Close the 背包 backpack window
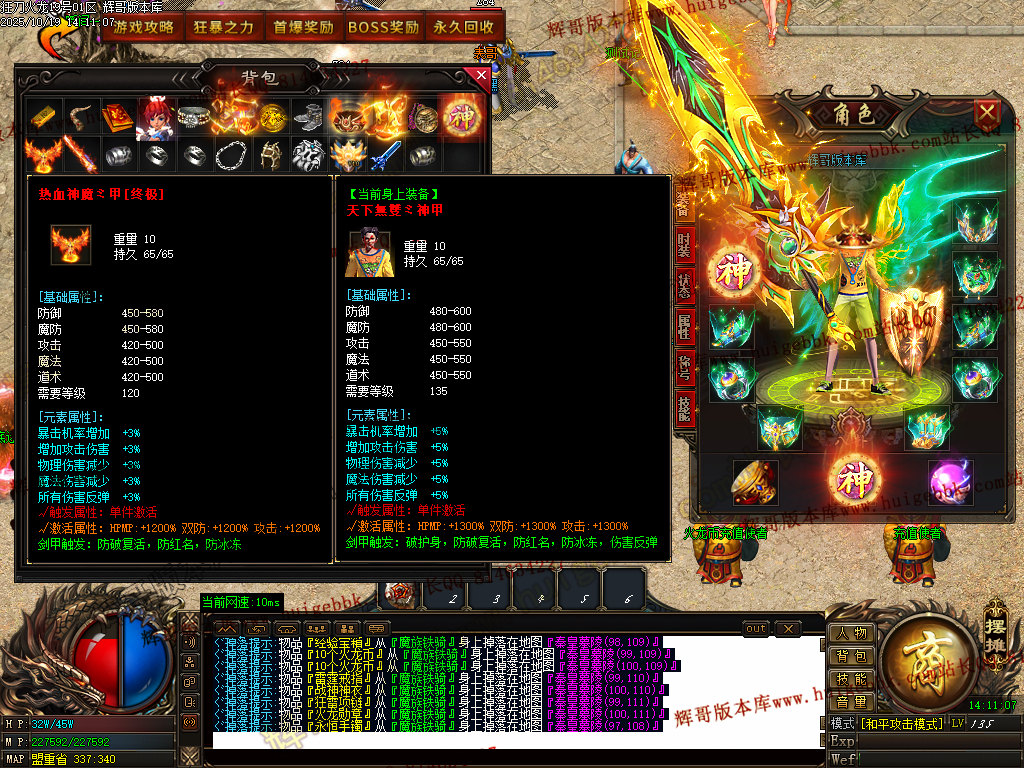1024x768 pixels. [x=482, y=76]
